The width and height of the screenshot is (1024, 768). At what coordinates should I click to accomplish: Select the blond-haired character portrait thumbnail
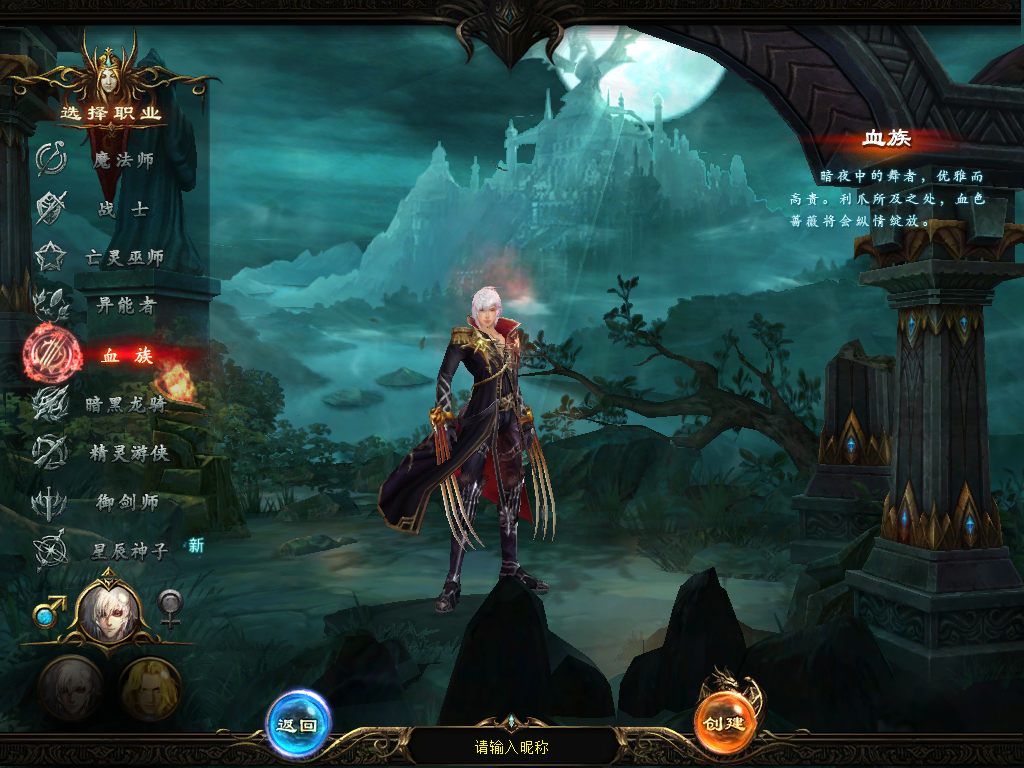150,689
